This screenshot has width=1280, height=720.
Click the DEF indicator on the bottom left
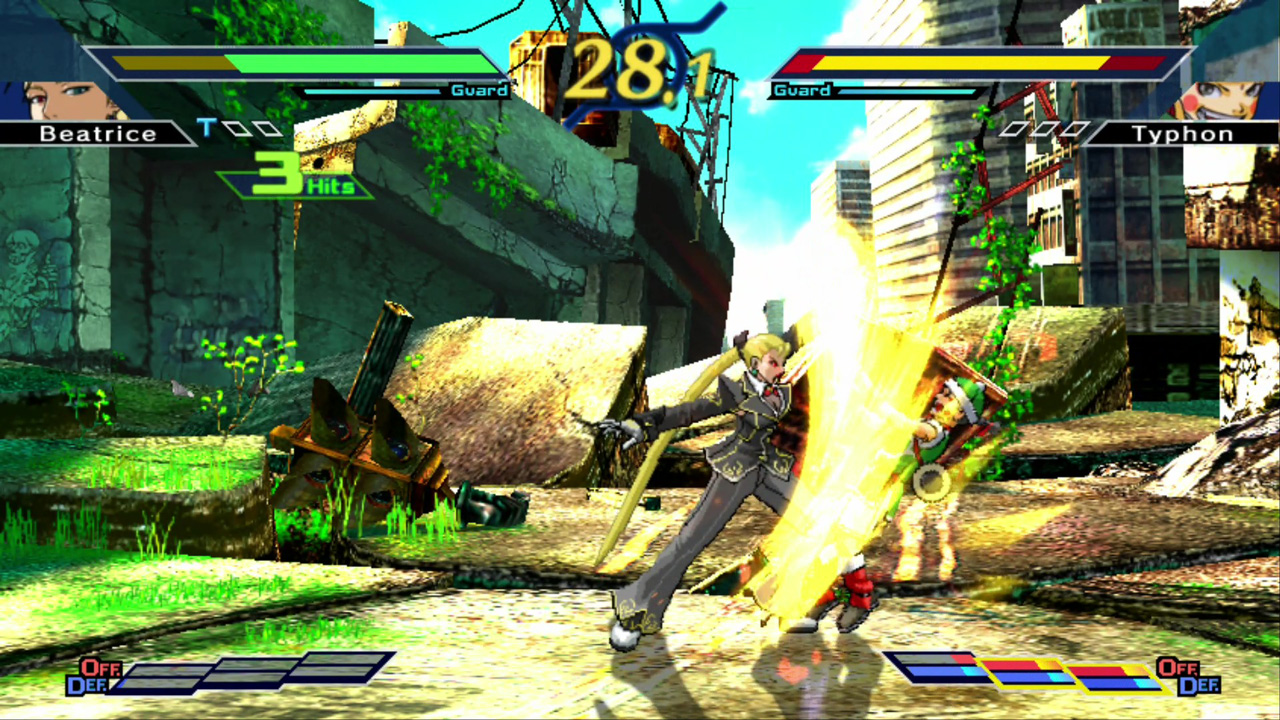coord(90,684)
